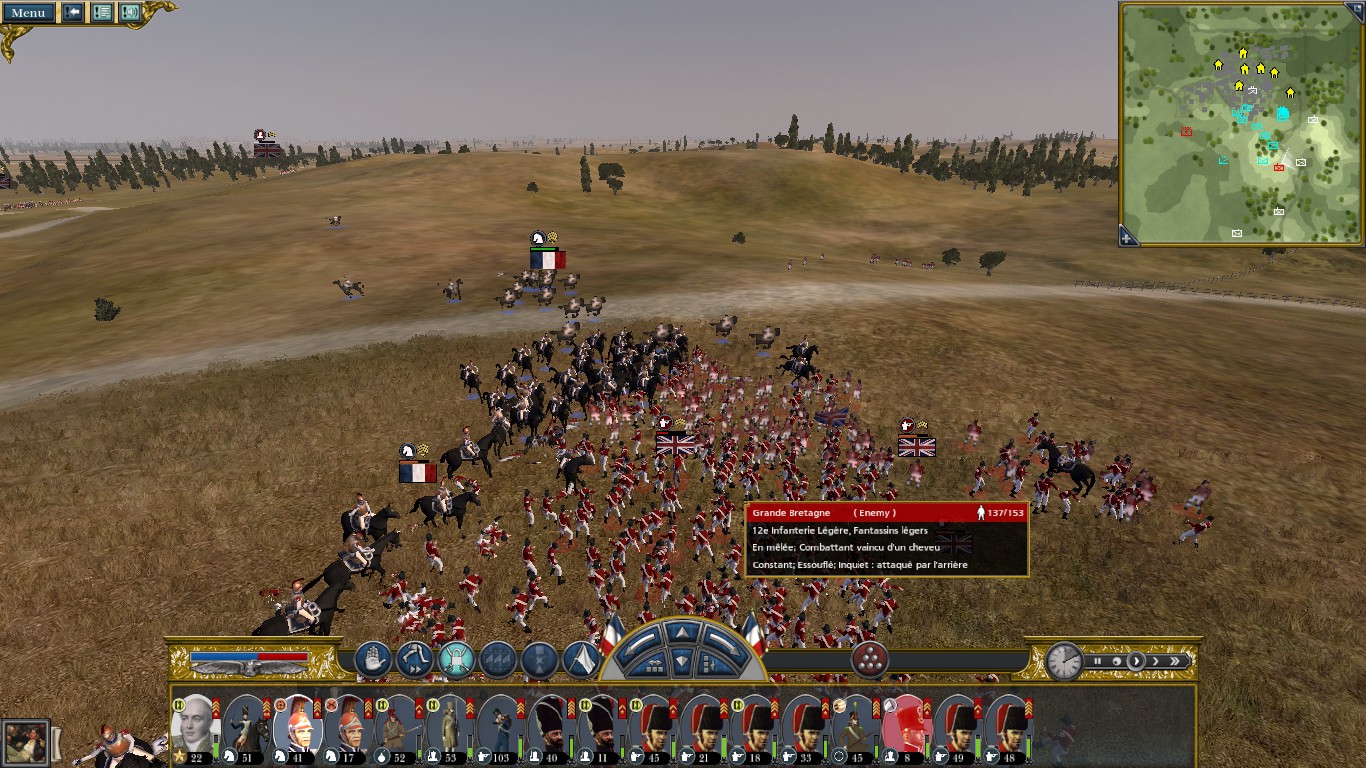Set battle speed to fastest double arrow
The image size is (1366, 768).
1176,661
